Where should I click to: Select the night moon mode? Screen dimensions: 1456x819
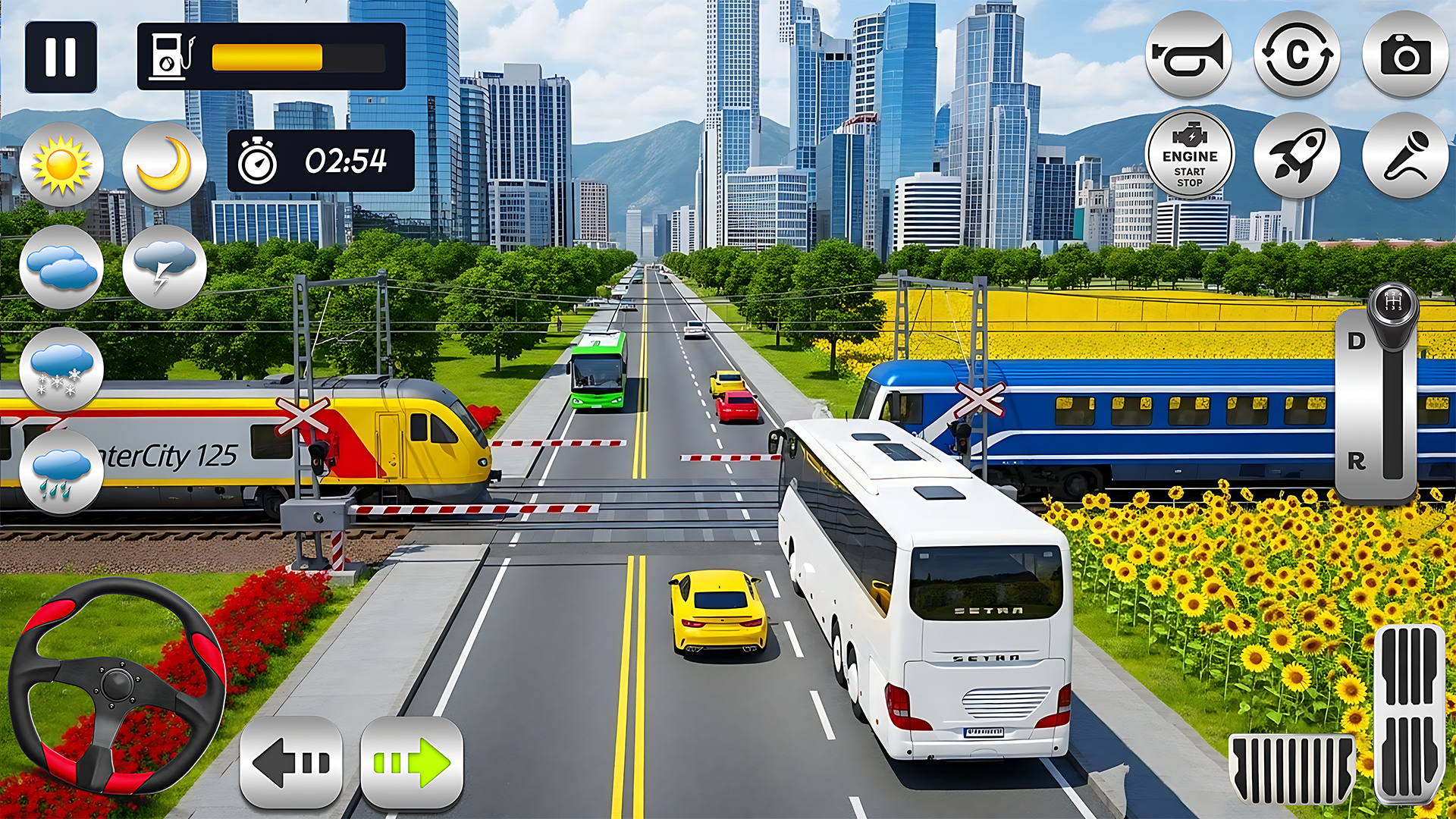[165, 165]
